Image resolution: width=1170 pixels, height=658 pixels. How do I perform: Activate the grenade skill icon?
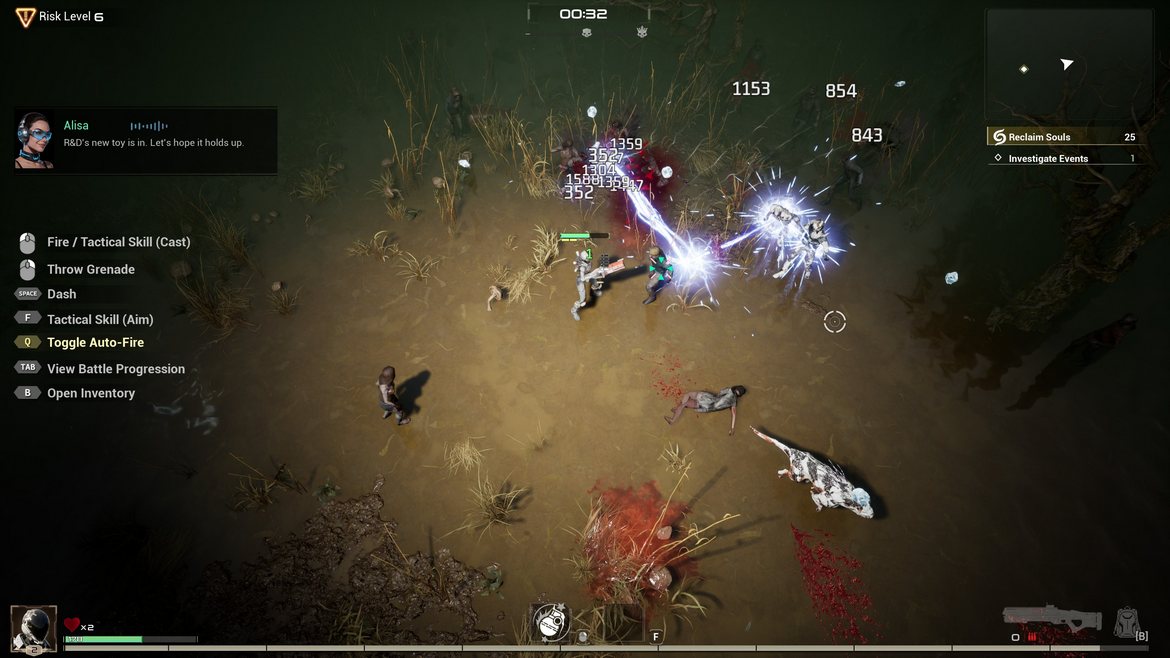point(551,622)
